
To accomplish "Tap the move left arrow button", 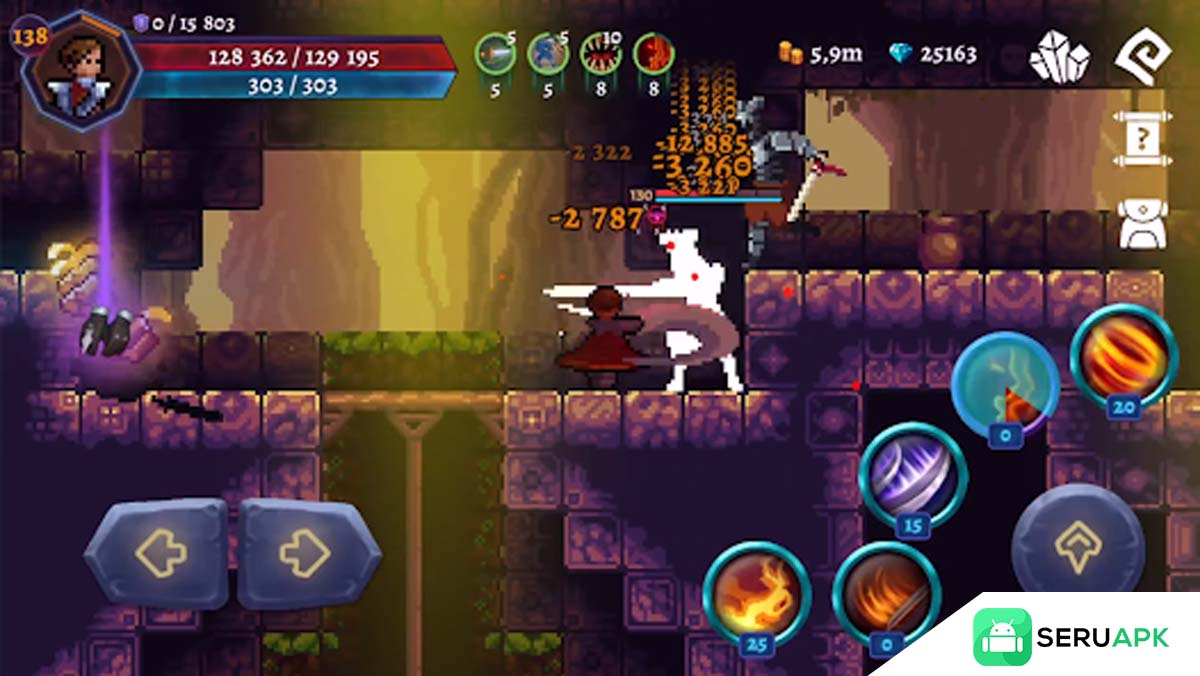I will 157,552.
